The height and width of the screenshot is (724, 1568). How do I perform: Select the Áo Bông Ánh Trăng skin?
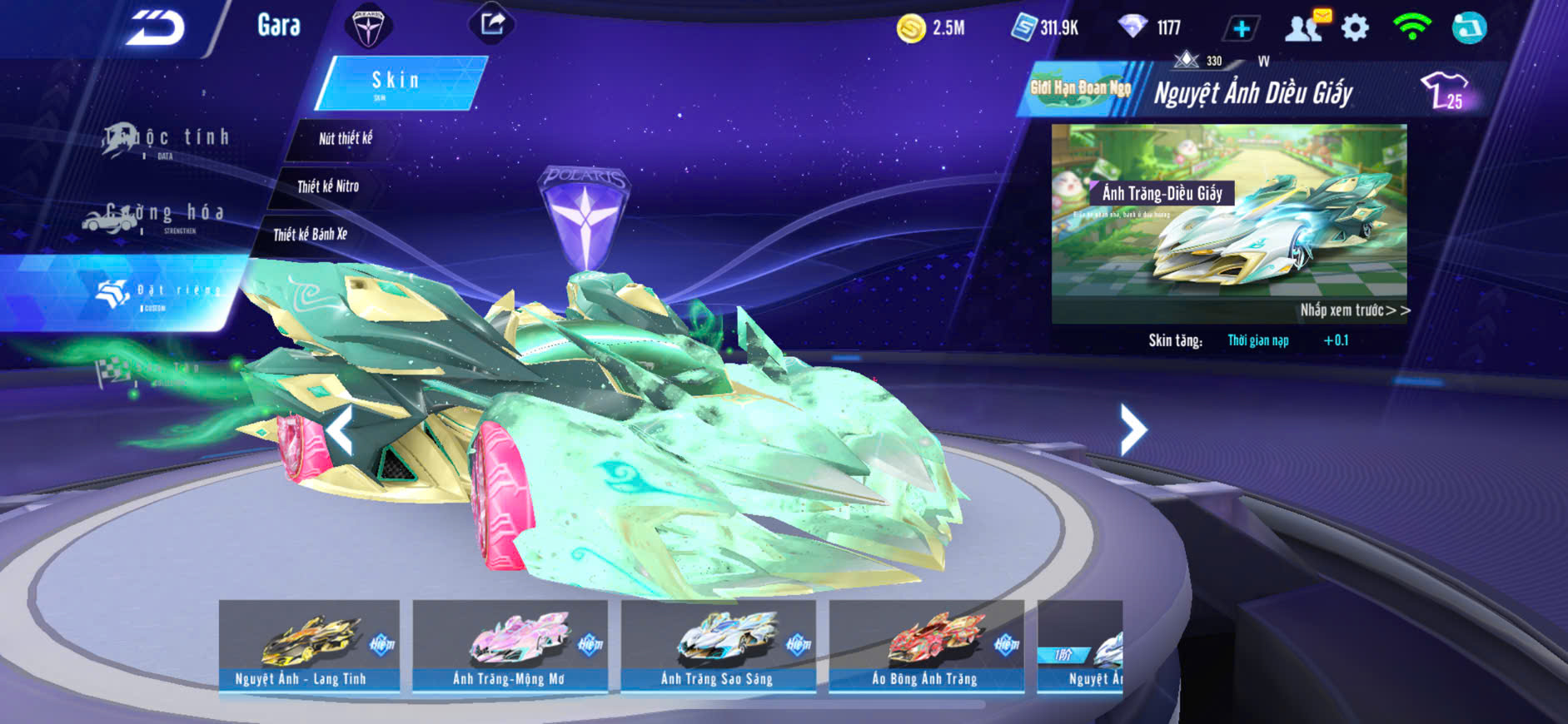[926, 646]
